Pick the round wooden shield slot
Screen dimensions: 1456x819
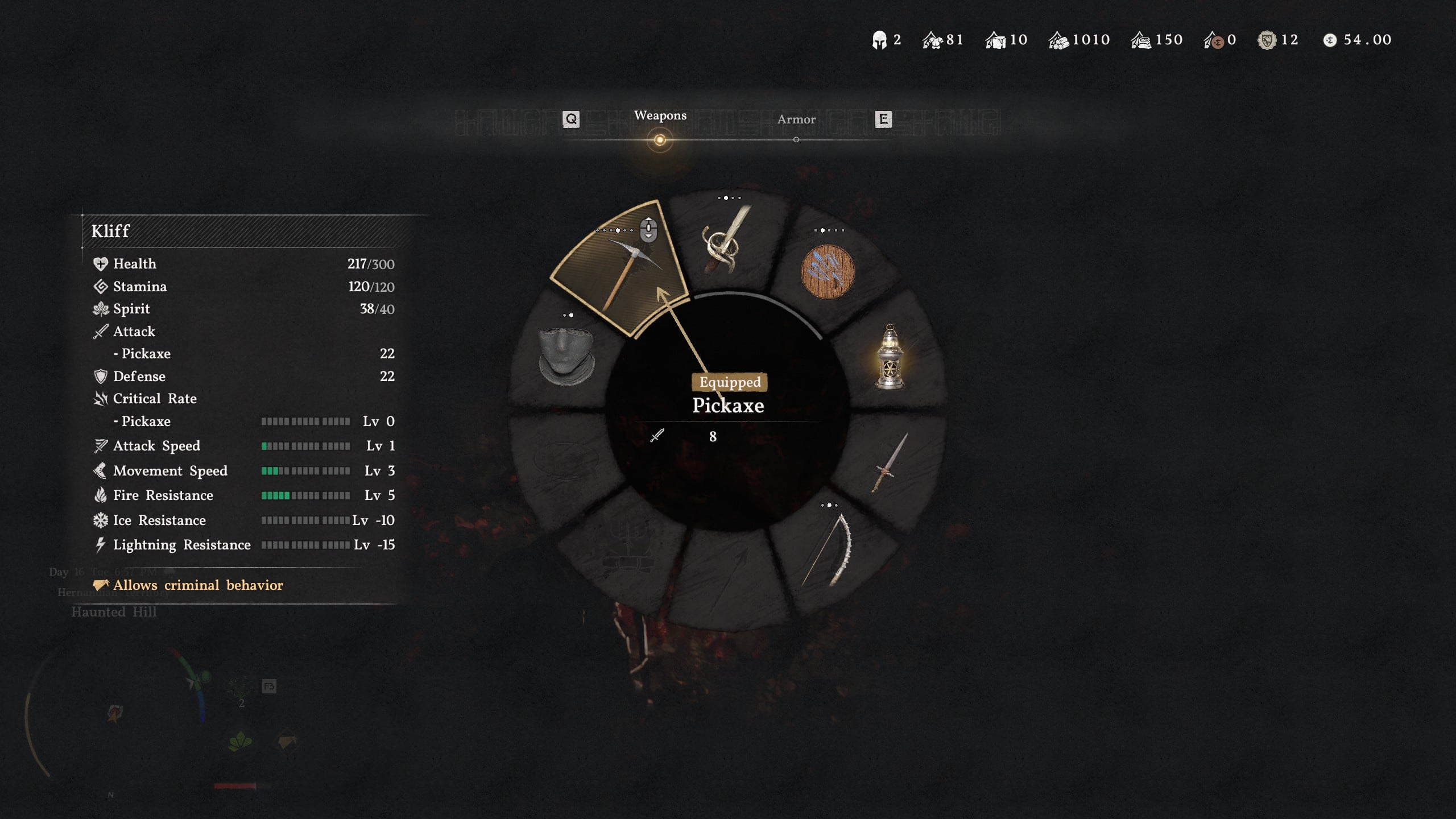tap(828, 272)
